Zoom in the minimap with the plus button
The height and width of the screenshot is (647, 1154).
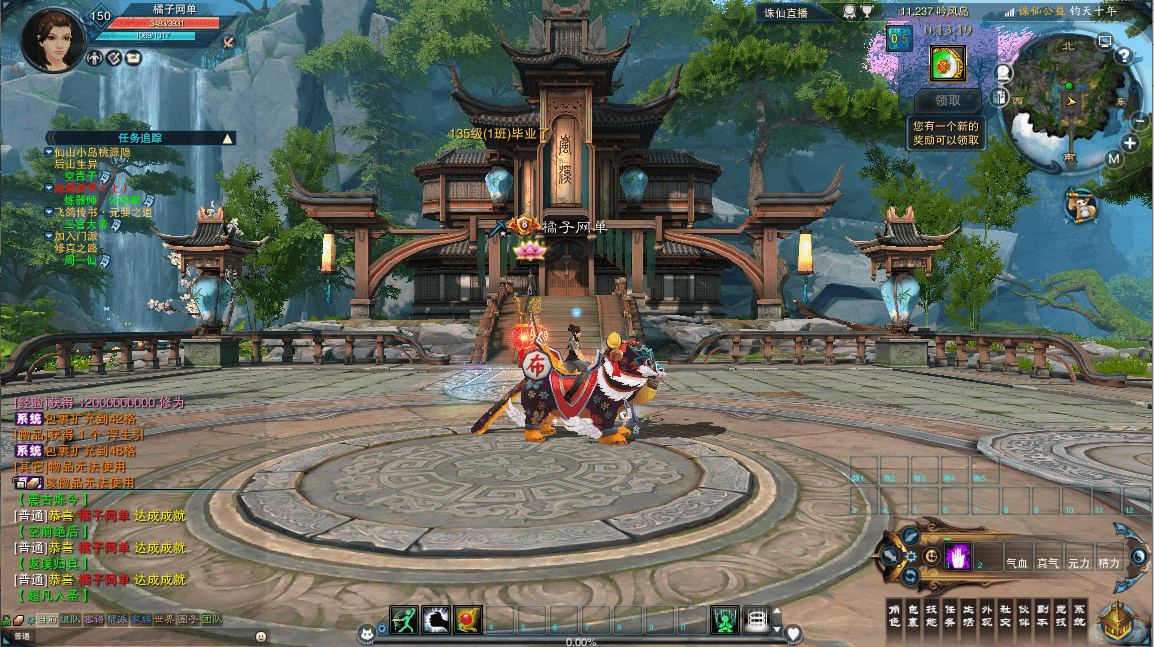click(1130, 143)
